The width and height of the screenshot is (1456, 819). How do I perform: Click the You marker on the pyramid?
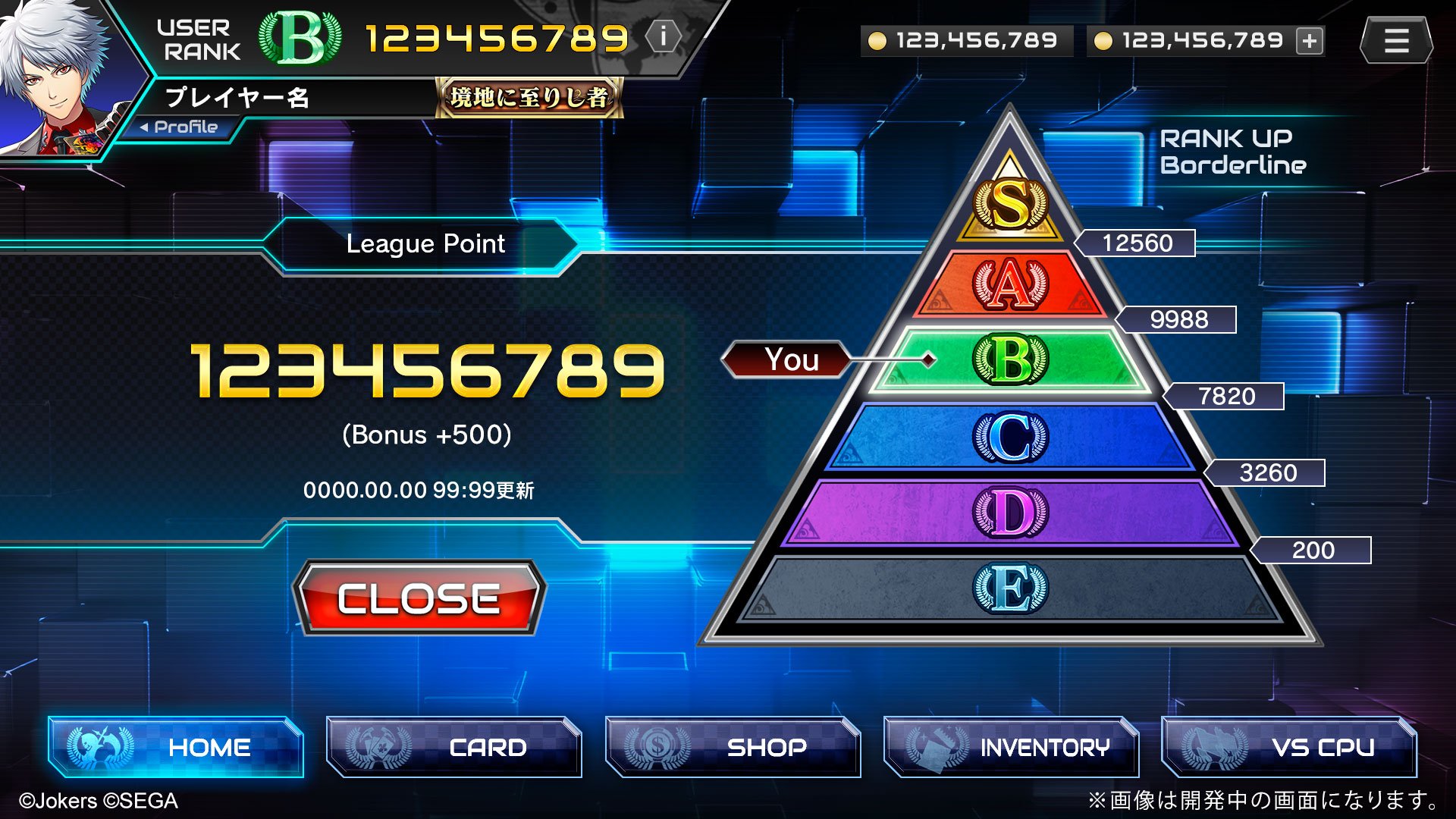click(791, 360)
